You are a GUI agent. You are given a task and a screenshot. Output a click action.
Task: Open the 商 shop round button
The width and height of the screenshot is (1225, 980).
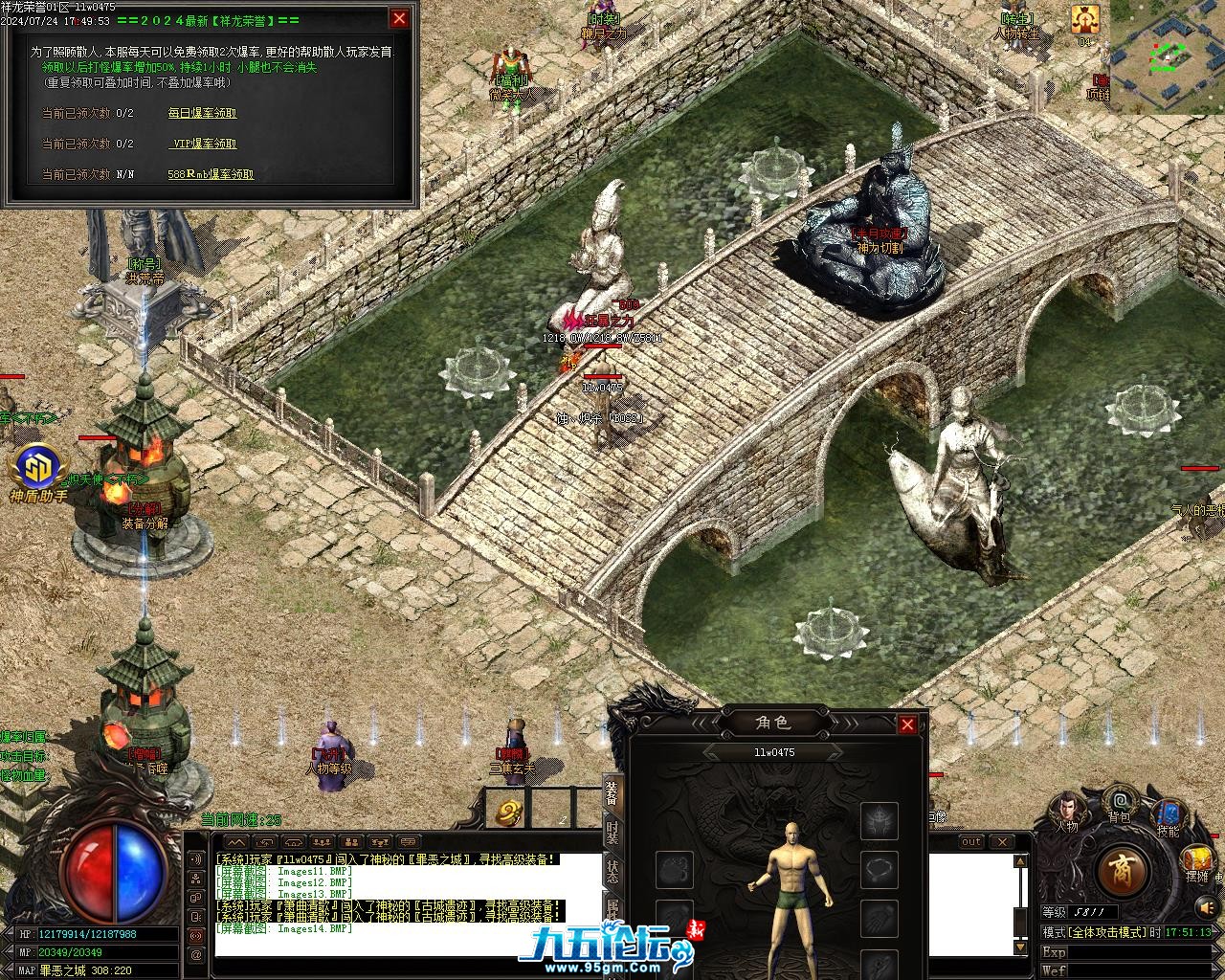(1122, 869)
